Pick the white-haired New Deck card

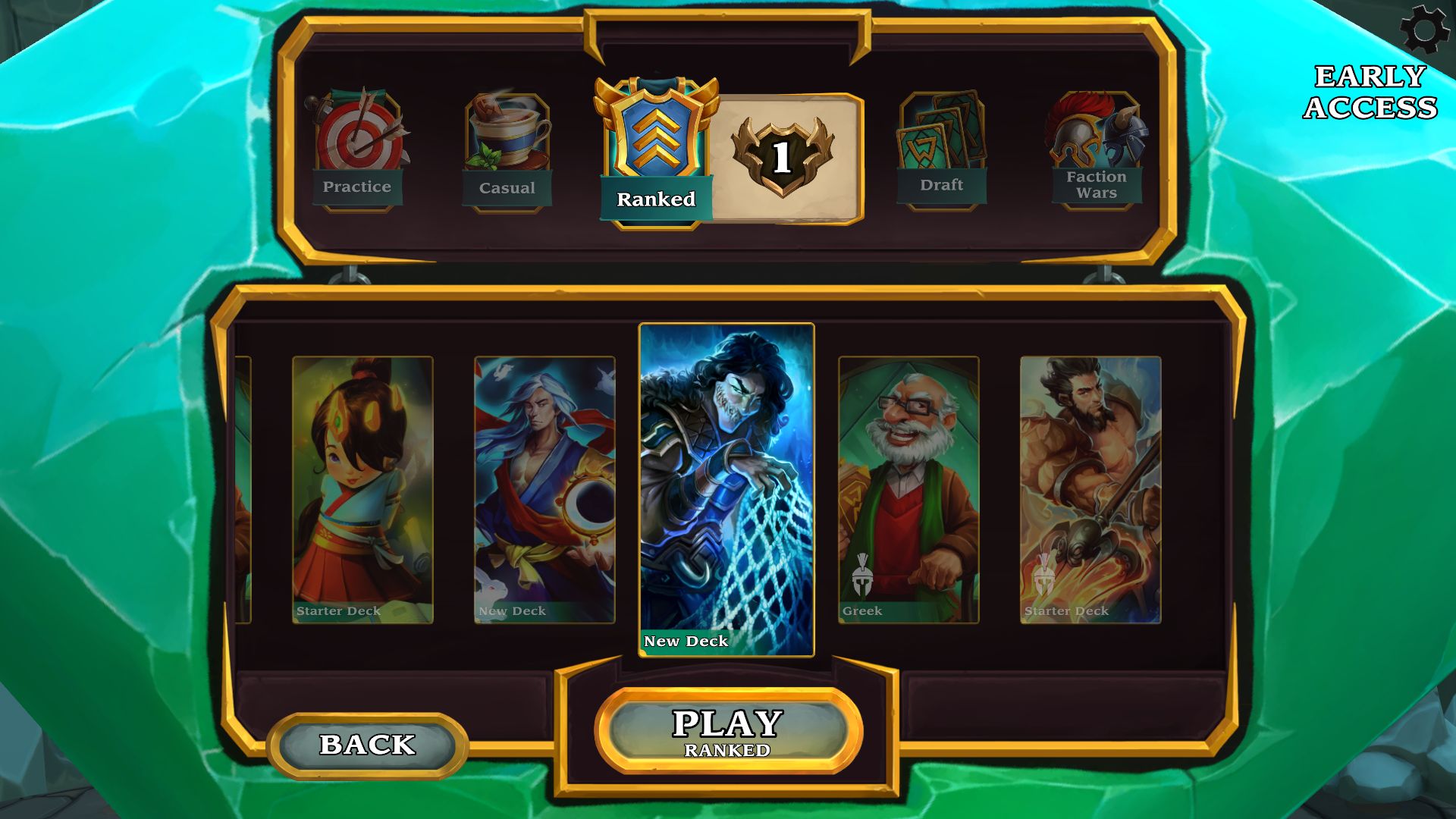544,490
